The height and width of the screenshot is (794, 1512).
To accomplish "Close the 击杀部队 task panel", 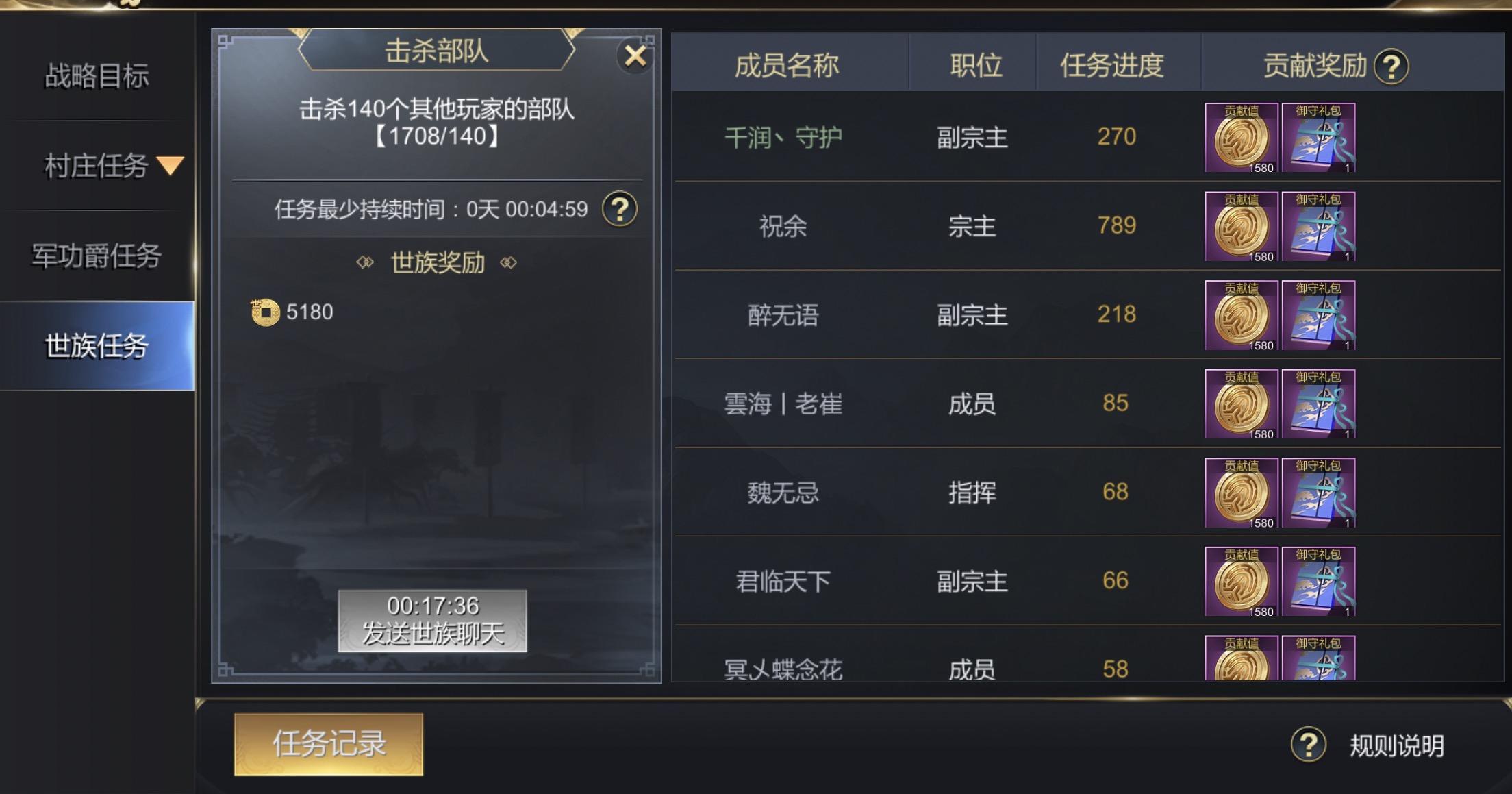I will point(635,56).
